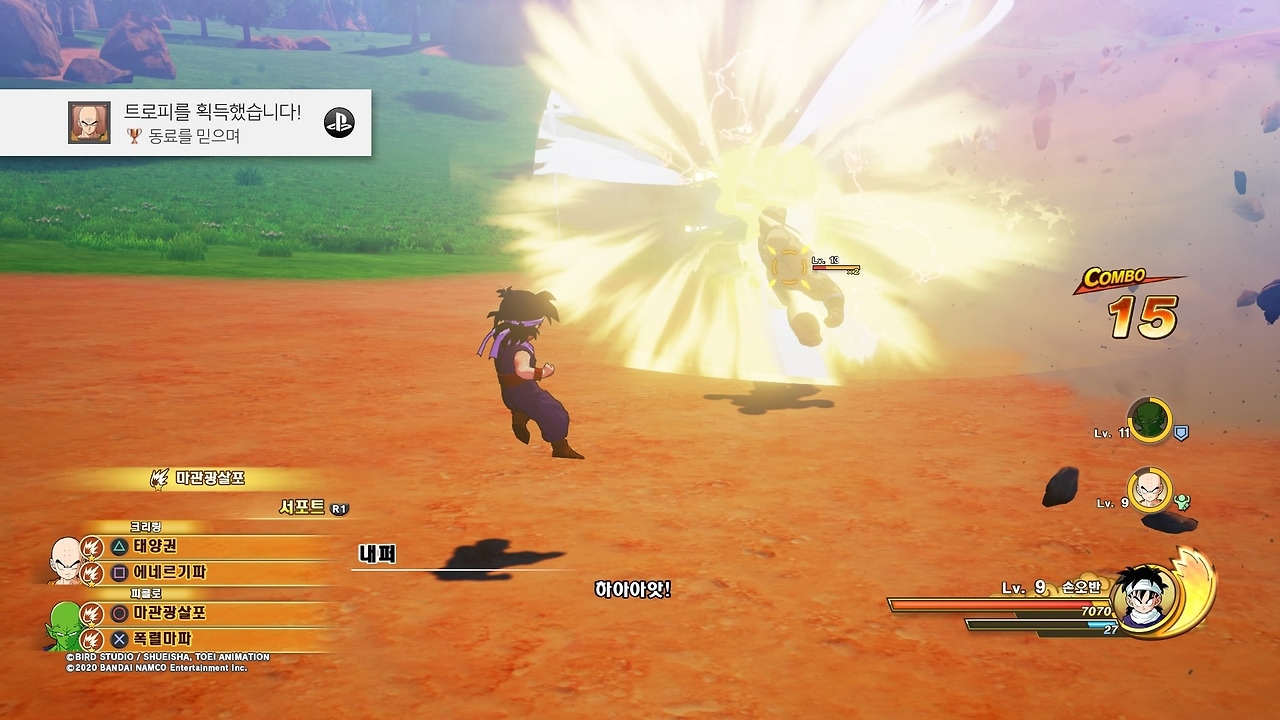
Task: Click the blue shield icon beside Piccolo
Action: [1181, 433]
